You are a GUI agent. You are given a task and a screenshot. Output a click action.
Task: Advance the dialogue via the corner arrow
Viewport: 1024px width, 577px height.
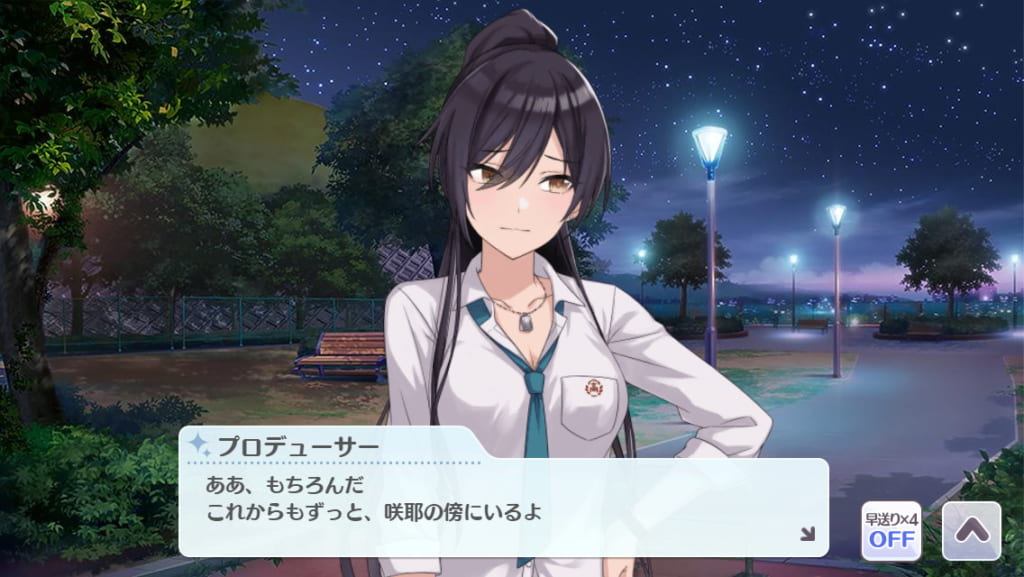tap(807, 534)
